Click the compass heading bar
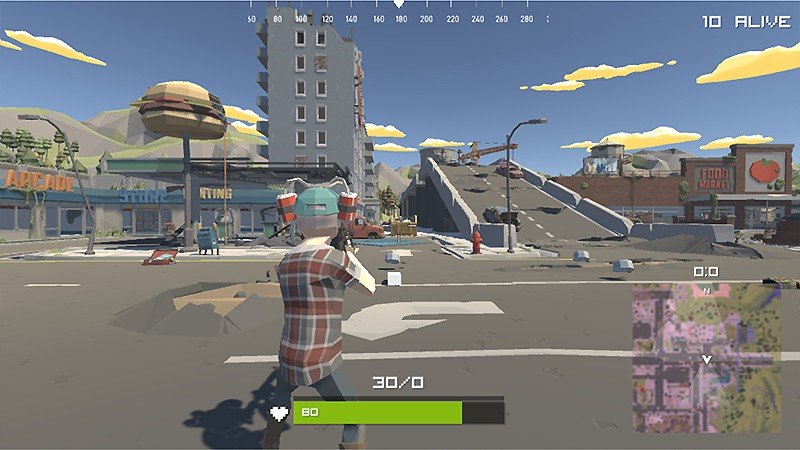The width and height of the screenshot is (800, 450). point(399,16)
